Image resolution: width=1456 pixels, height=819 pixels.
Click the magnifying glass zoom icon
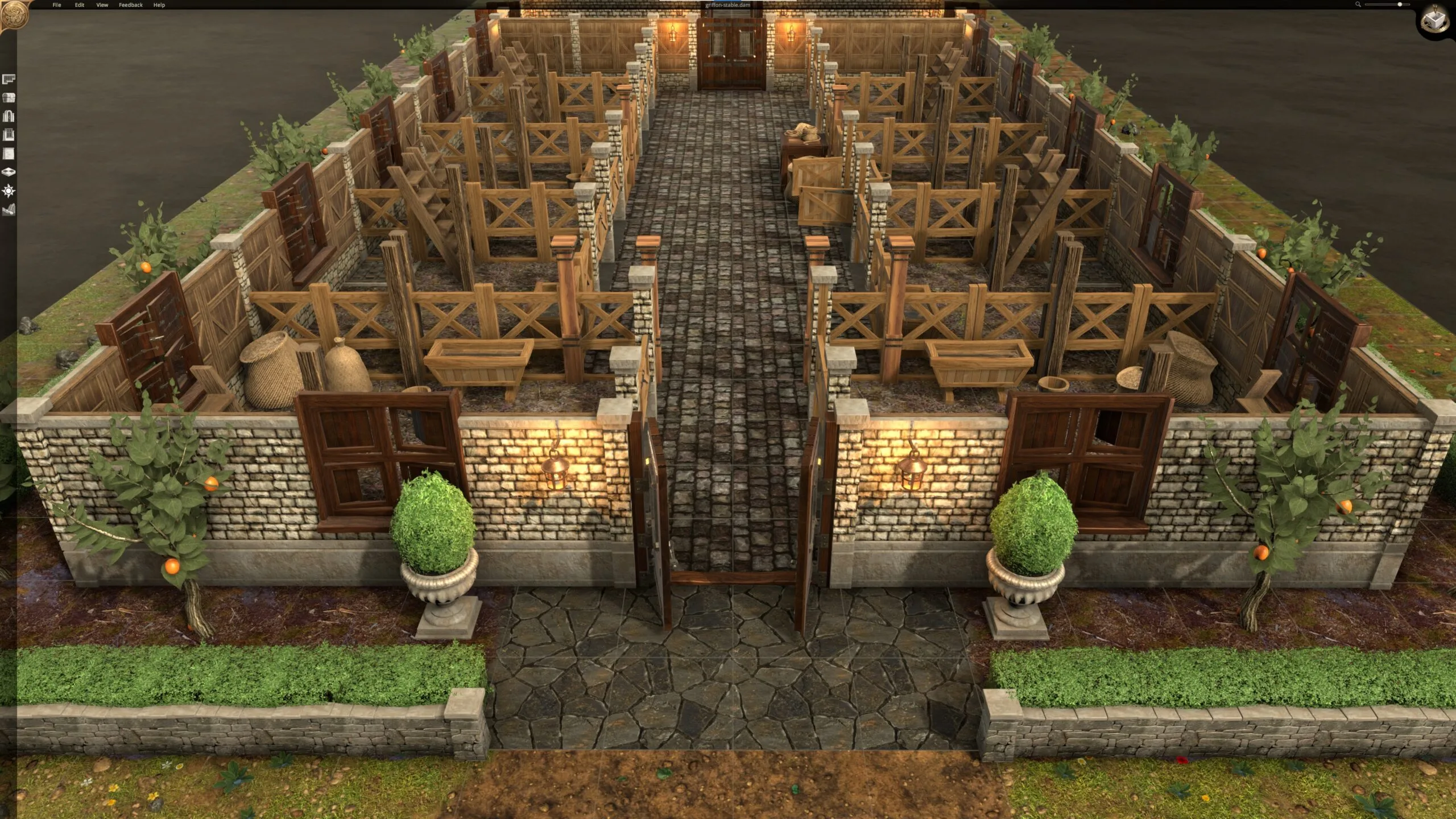tap(1358, 5)
